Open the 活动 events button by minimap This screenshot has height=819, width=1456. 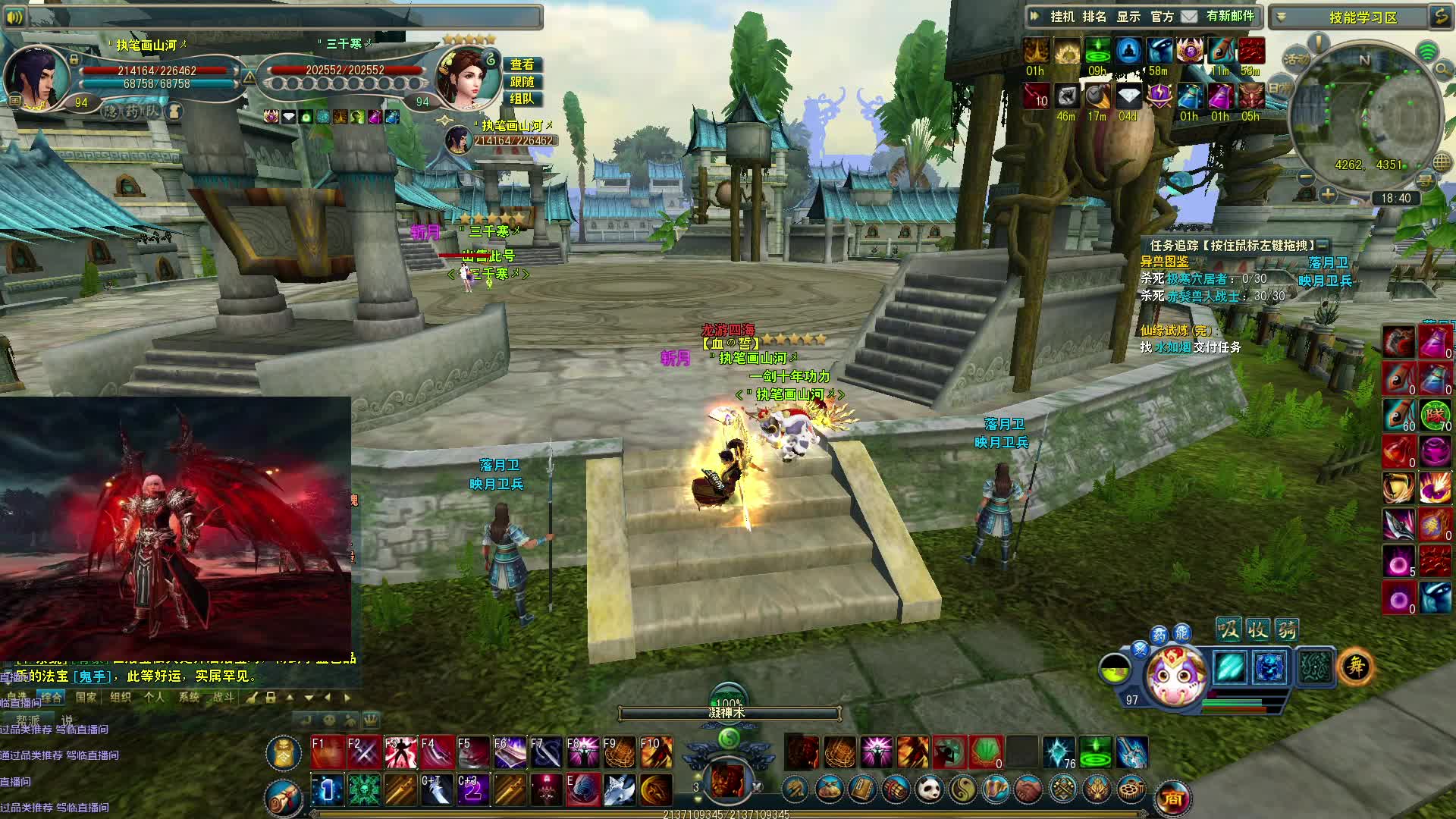(1297, 59)
